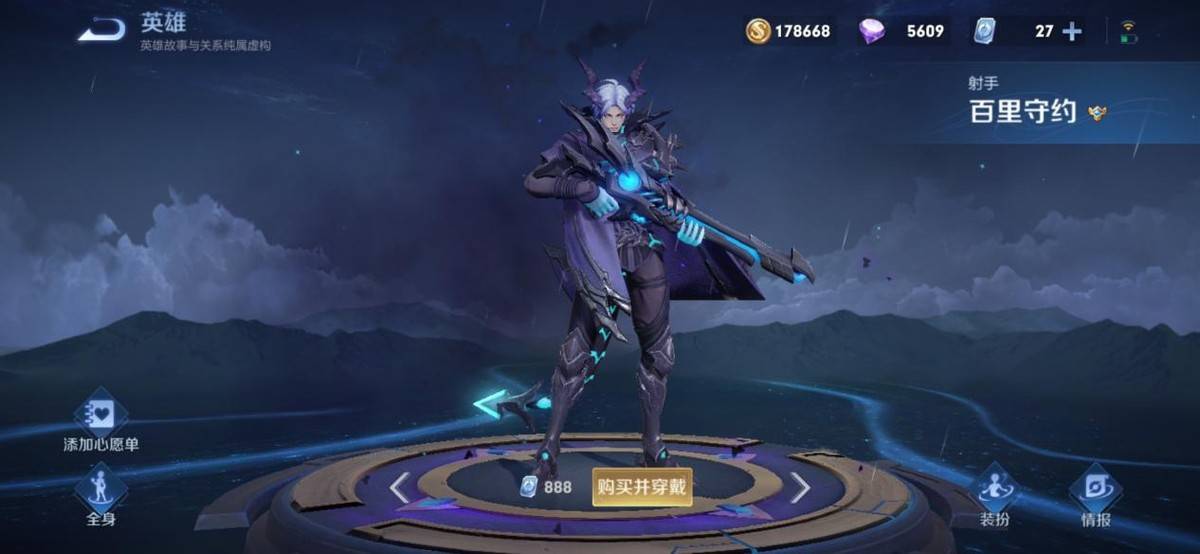The height and width of the screenshot is (554, 1200).
Task: Click the badge beside 百里守约 name
Action: tap(1097, 113)
